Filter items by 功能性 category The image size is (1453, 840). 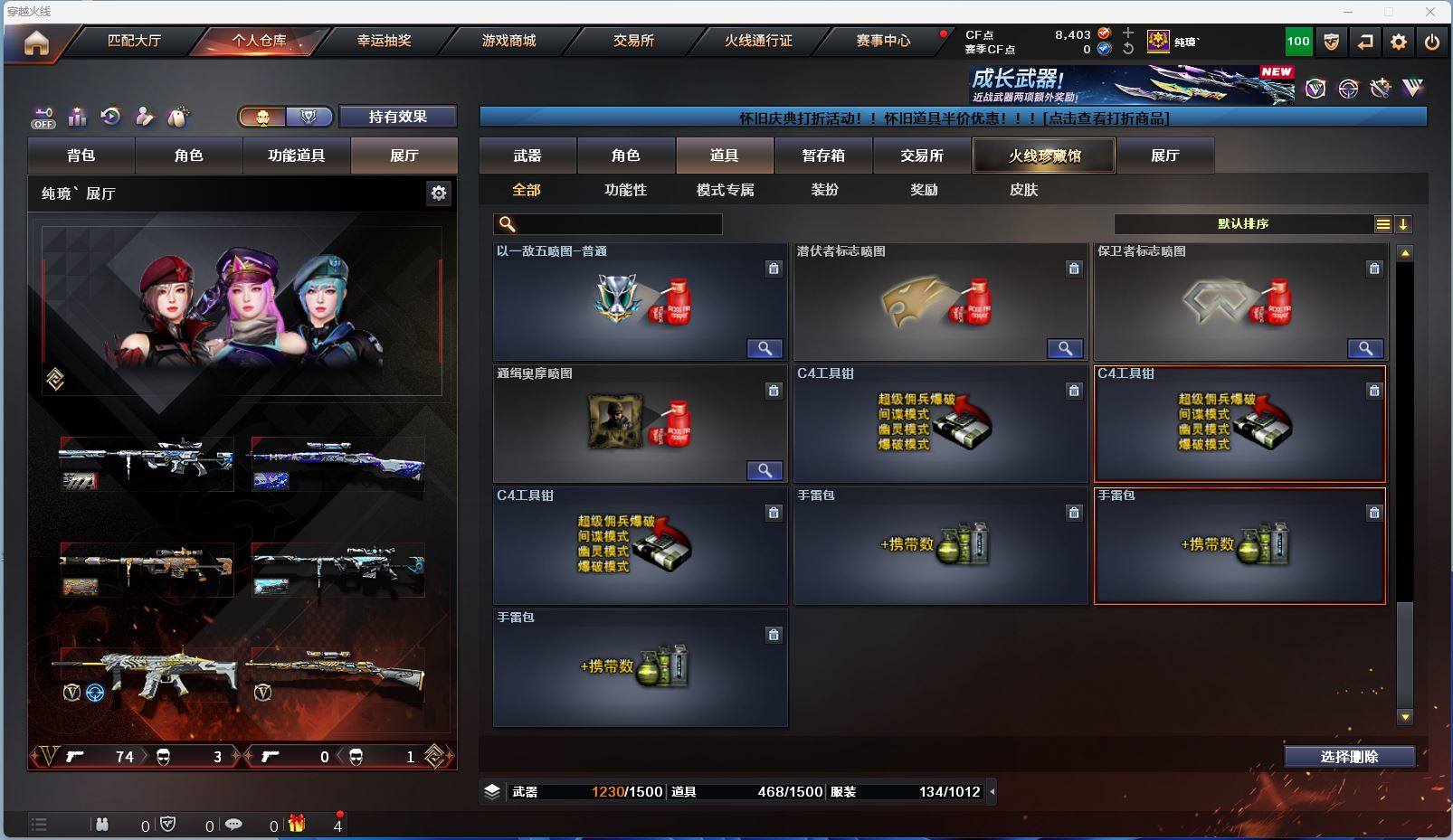pyautogui.click(x=625, y=190)
